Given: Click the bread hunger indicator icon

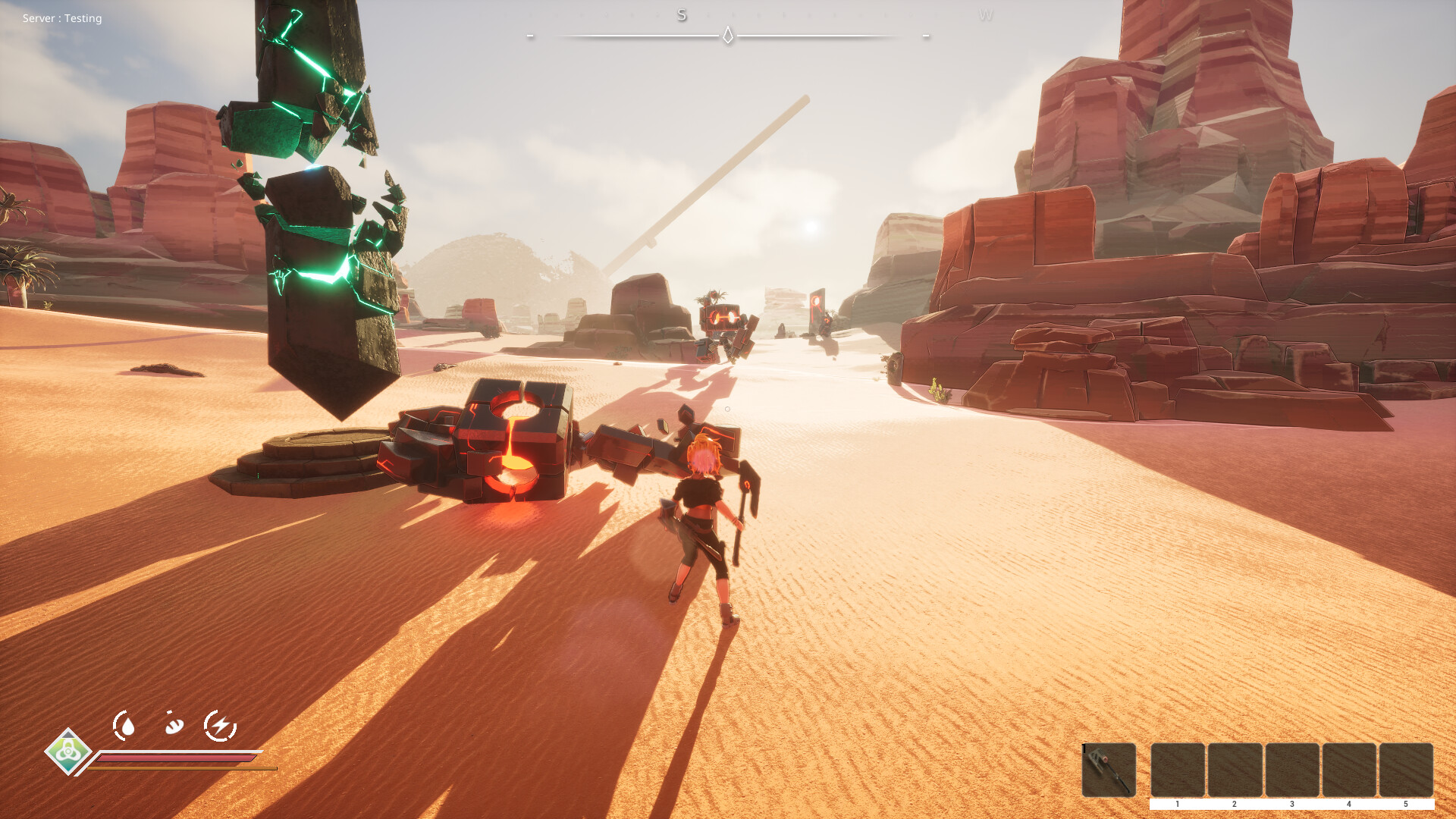Looking at the screenshot, I should (174, 724).
